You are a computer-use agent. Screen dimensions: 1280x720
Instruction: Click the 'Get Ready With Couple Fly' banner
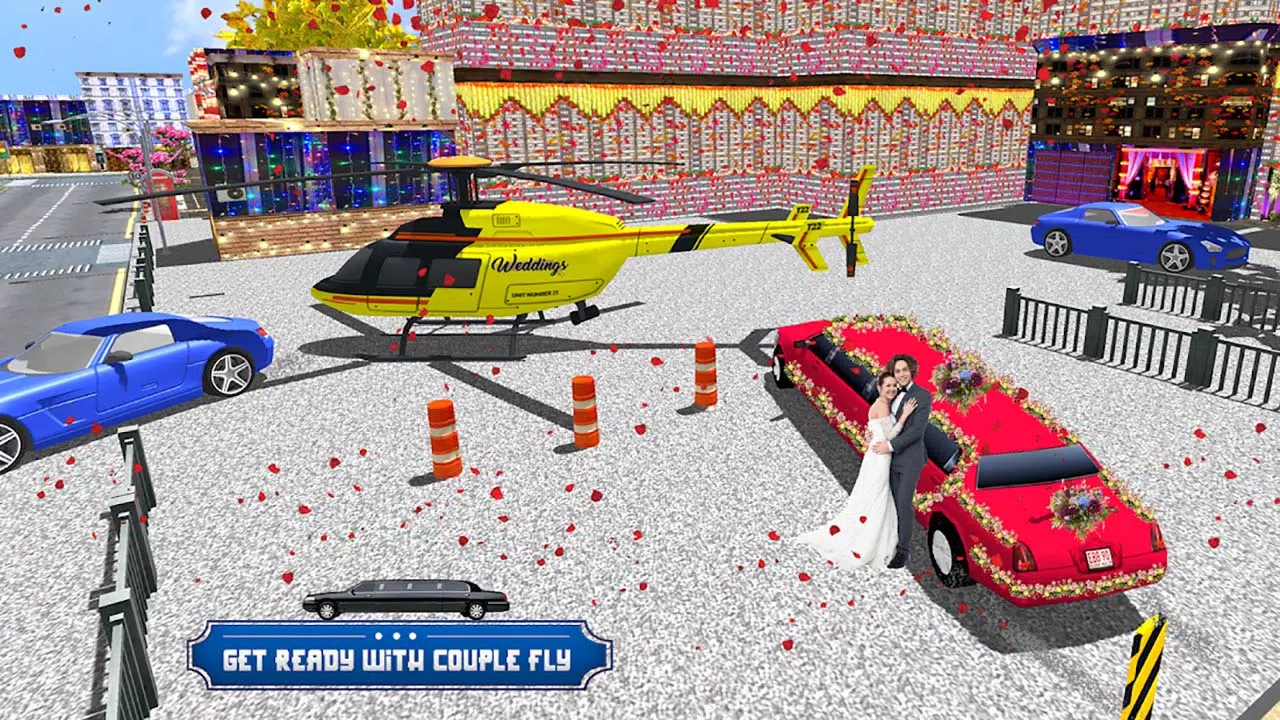click(399, 657)
